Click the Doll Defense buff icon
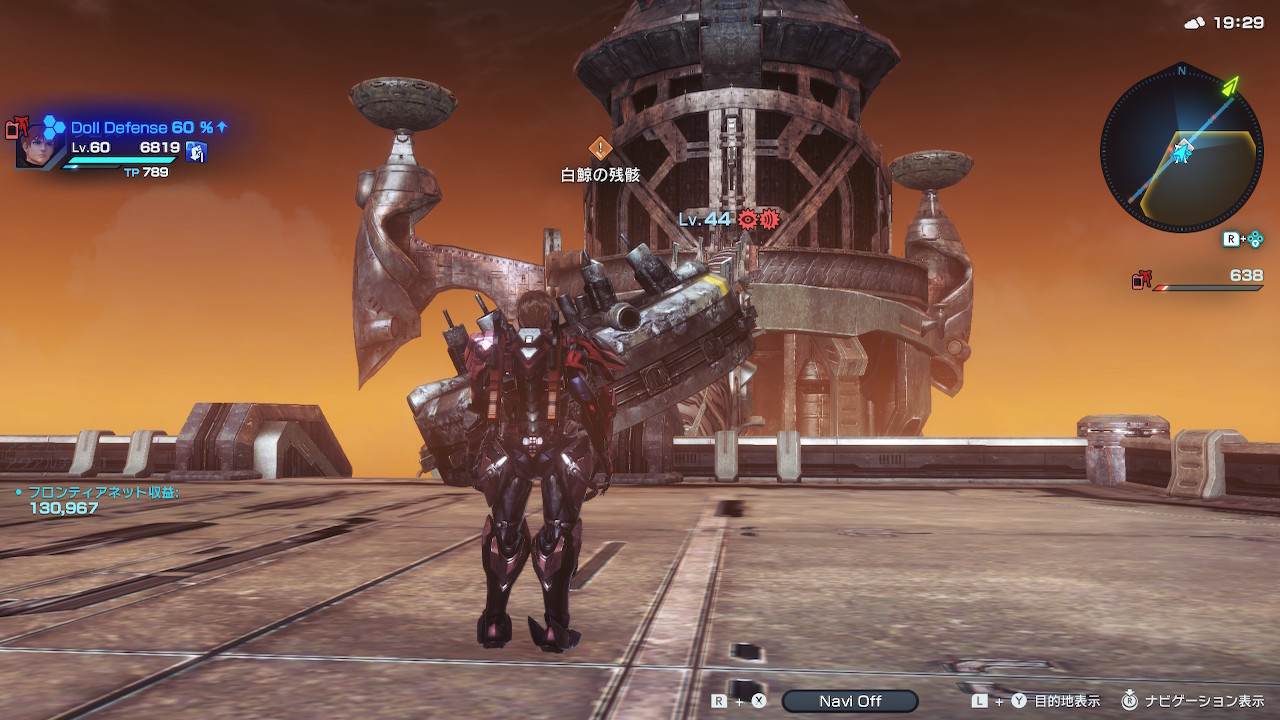The image size is (1280, 720). 54,127
